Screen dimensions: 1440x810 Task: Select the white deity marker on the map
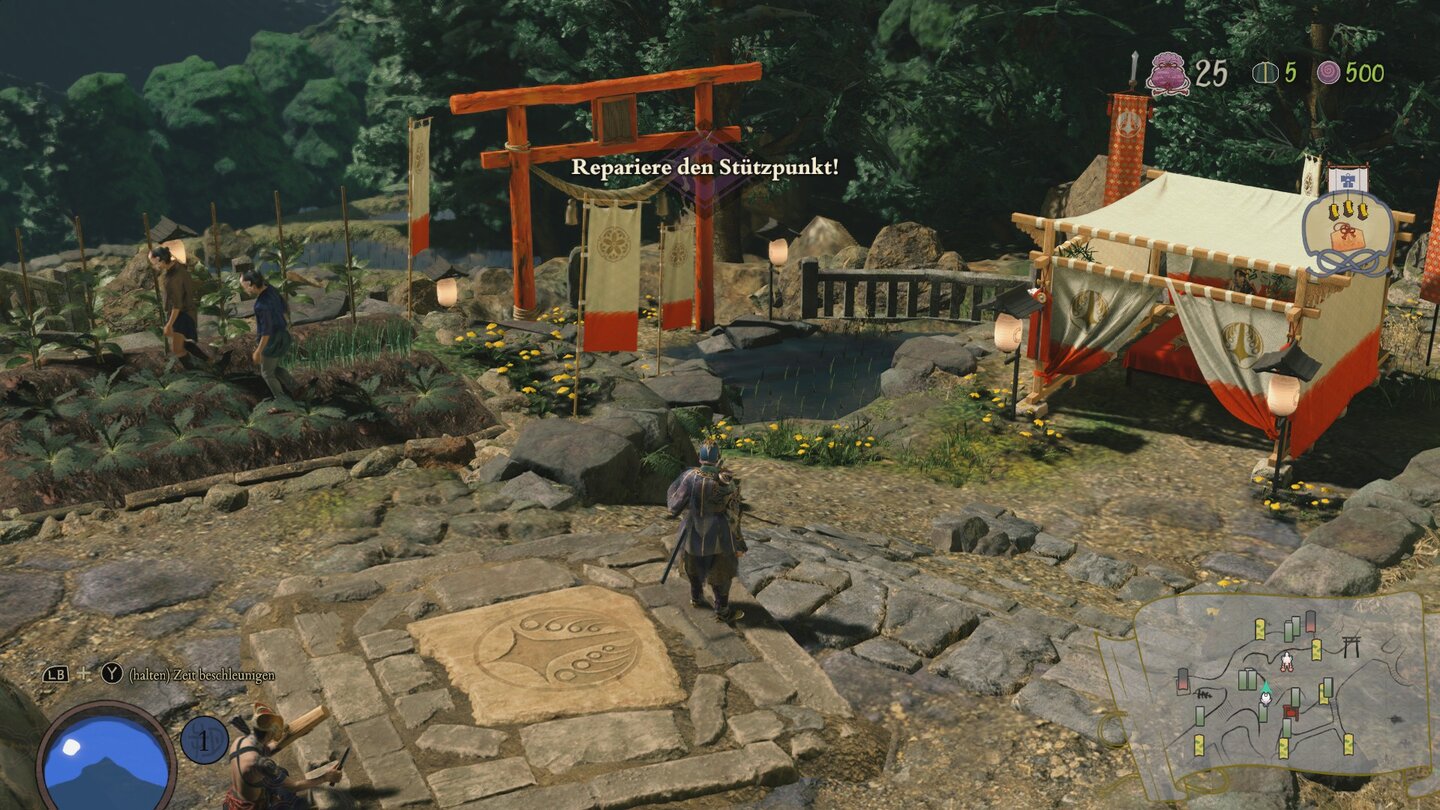1286,661
